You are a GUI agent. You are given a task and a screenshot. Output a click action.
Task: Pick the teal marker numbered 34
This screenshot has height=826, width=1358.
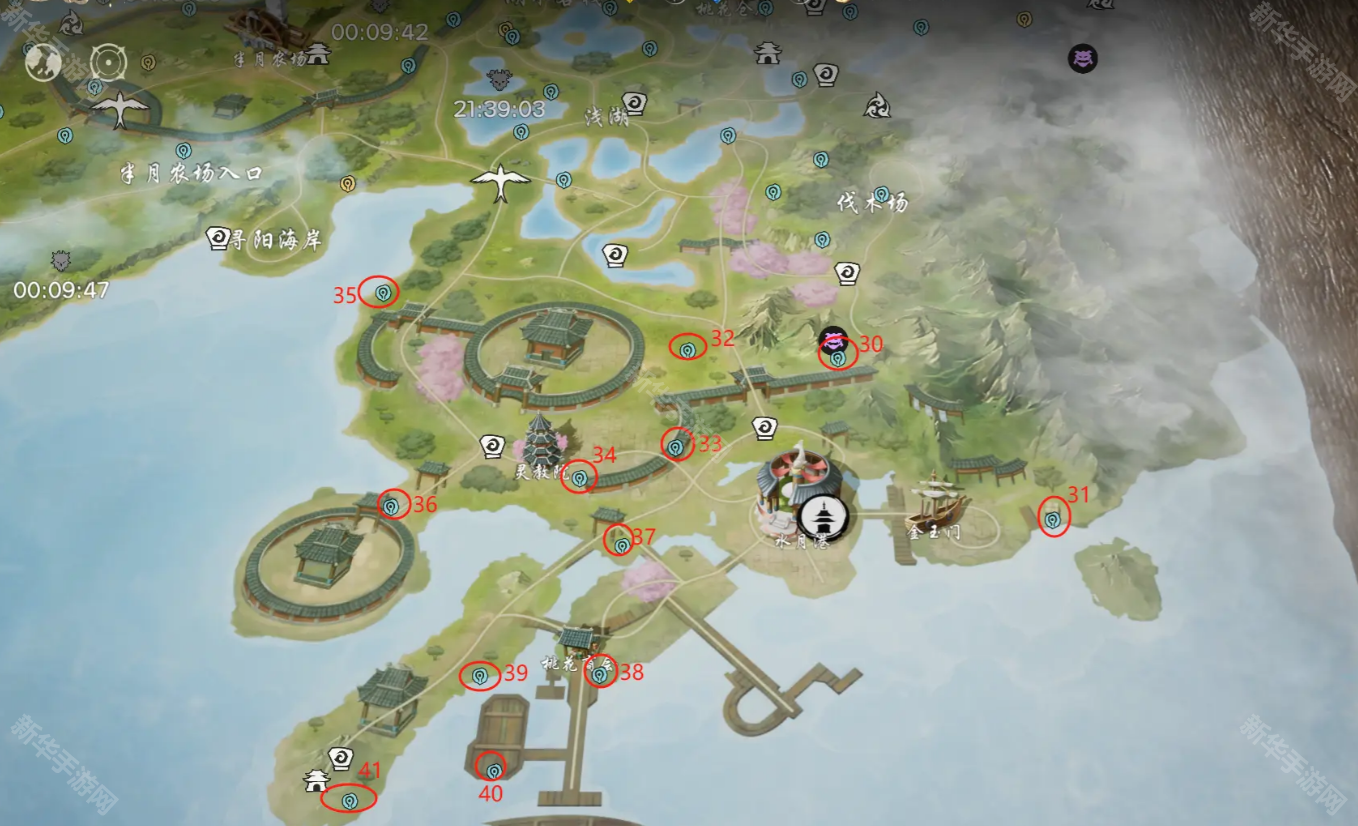[x=579, y=478]
